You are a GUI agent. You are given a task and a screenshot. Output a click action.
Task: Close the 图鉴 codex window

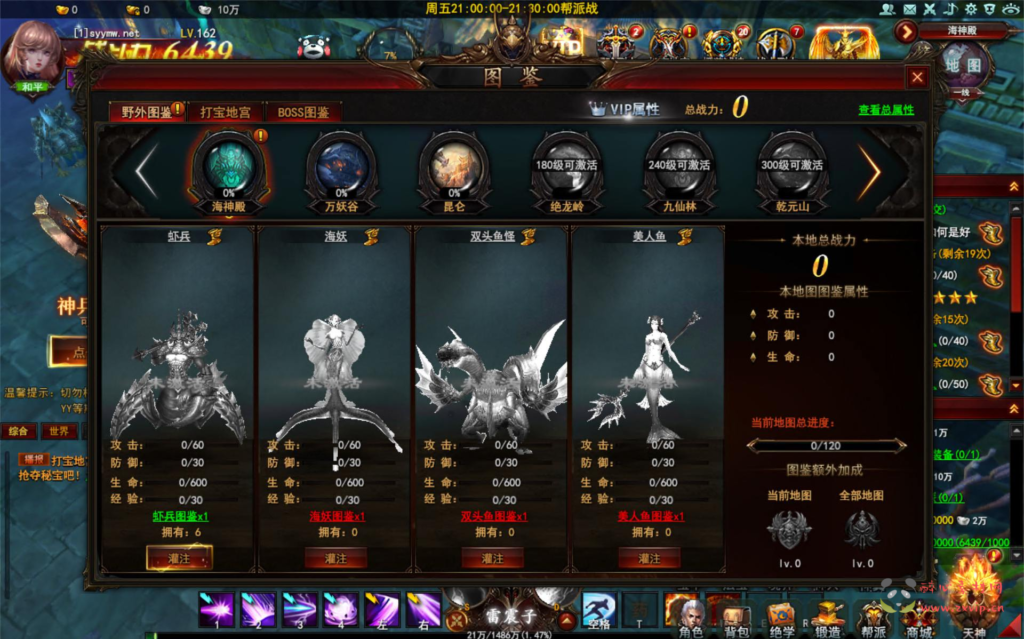[x=917, y=77]
